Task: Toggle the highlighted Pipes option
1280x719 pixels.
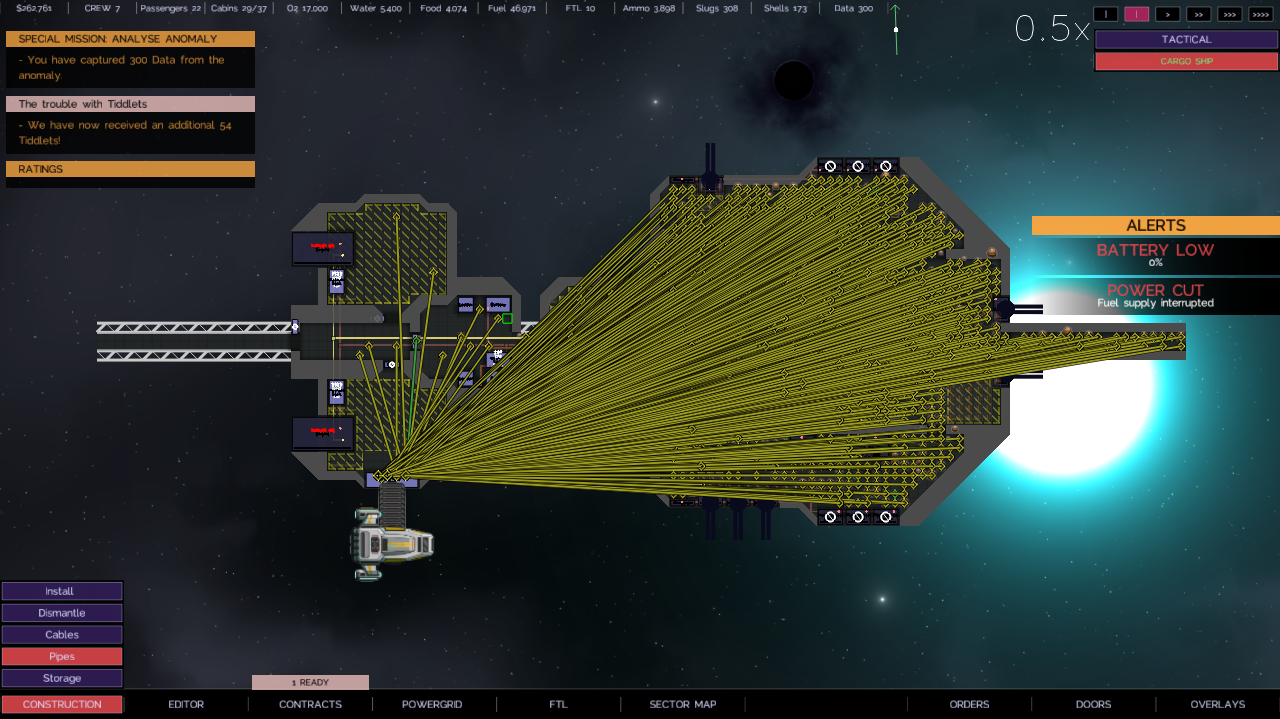Action: (61, 657)
